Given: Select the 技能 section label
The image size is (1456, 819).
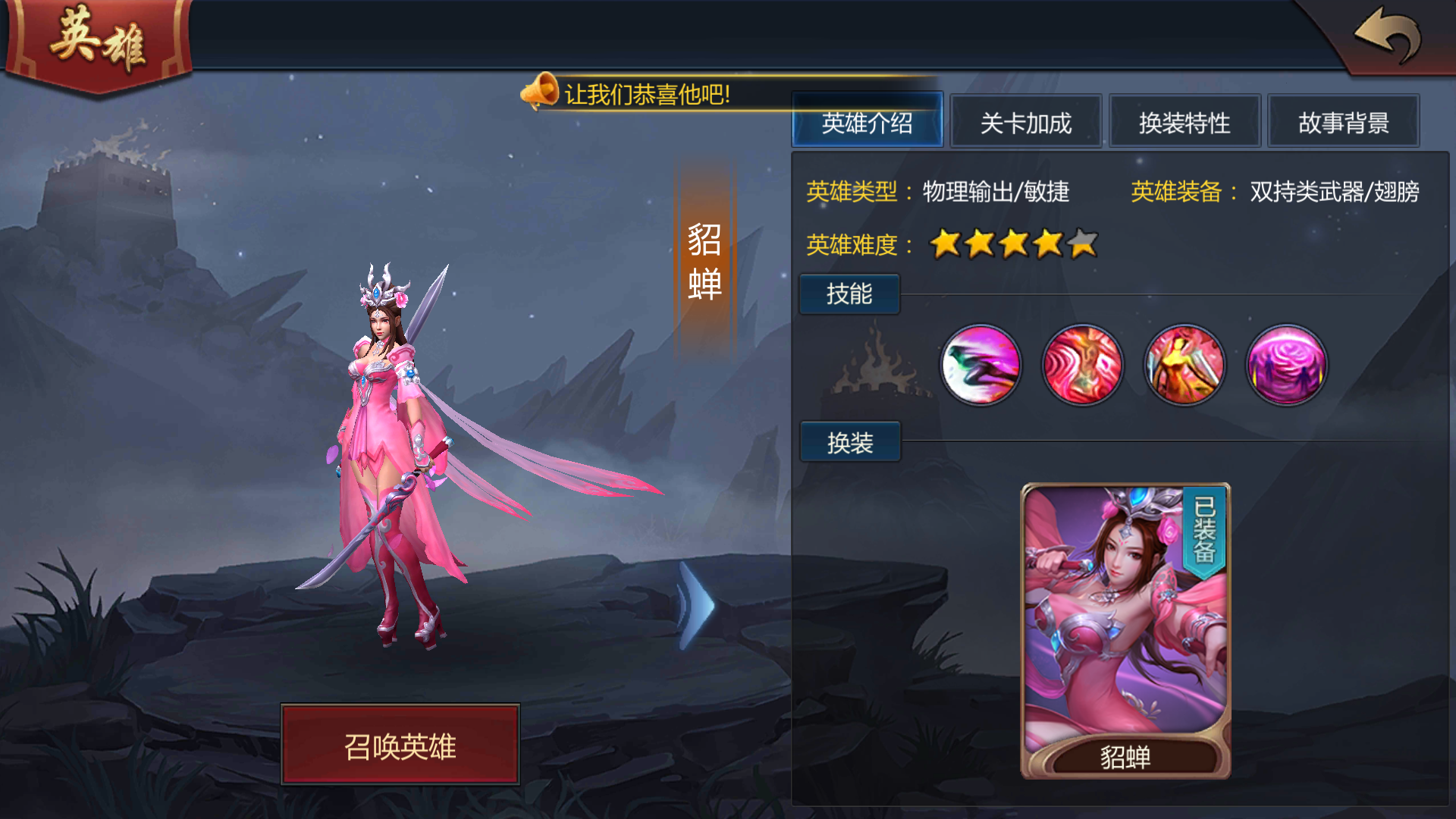Looking at the screenshot, I should pos(849,293).
